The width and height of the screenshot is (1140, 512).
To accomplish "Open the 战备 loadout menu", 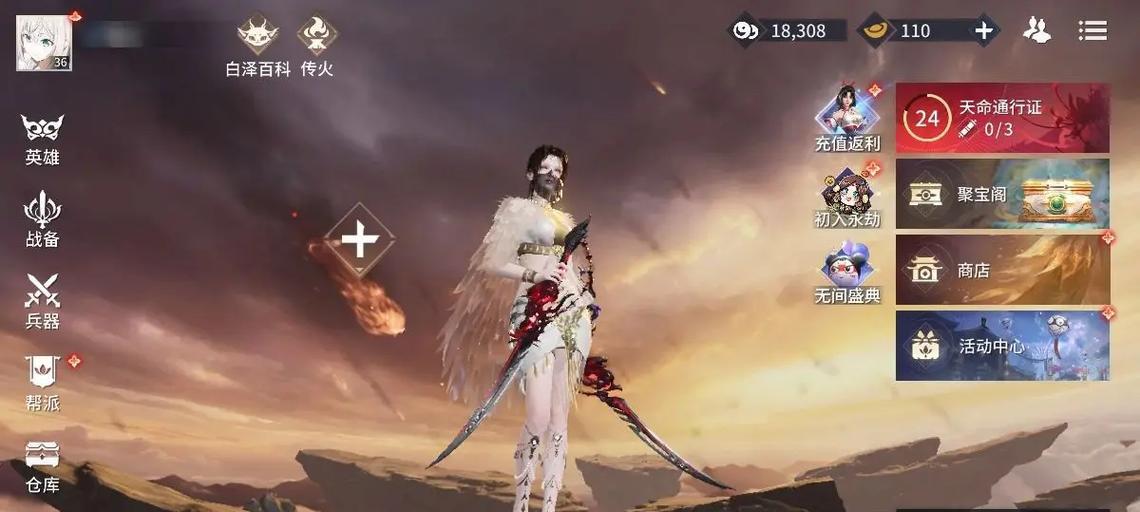I will (x=42, y=218).
